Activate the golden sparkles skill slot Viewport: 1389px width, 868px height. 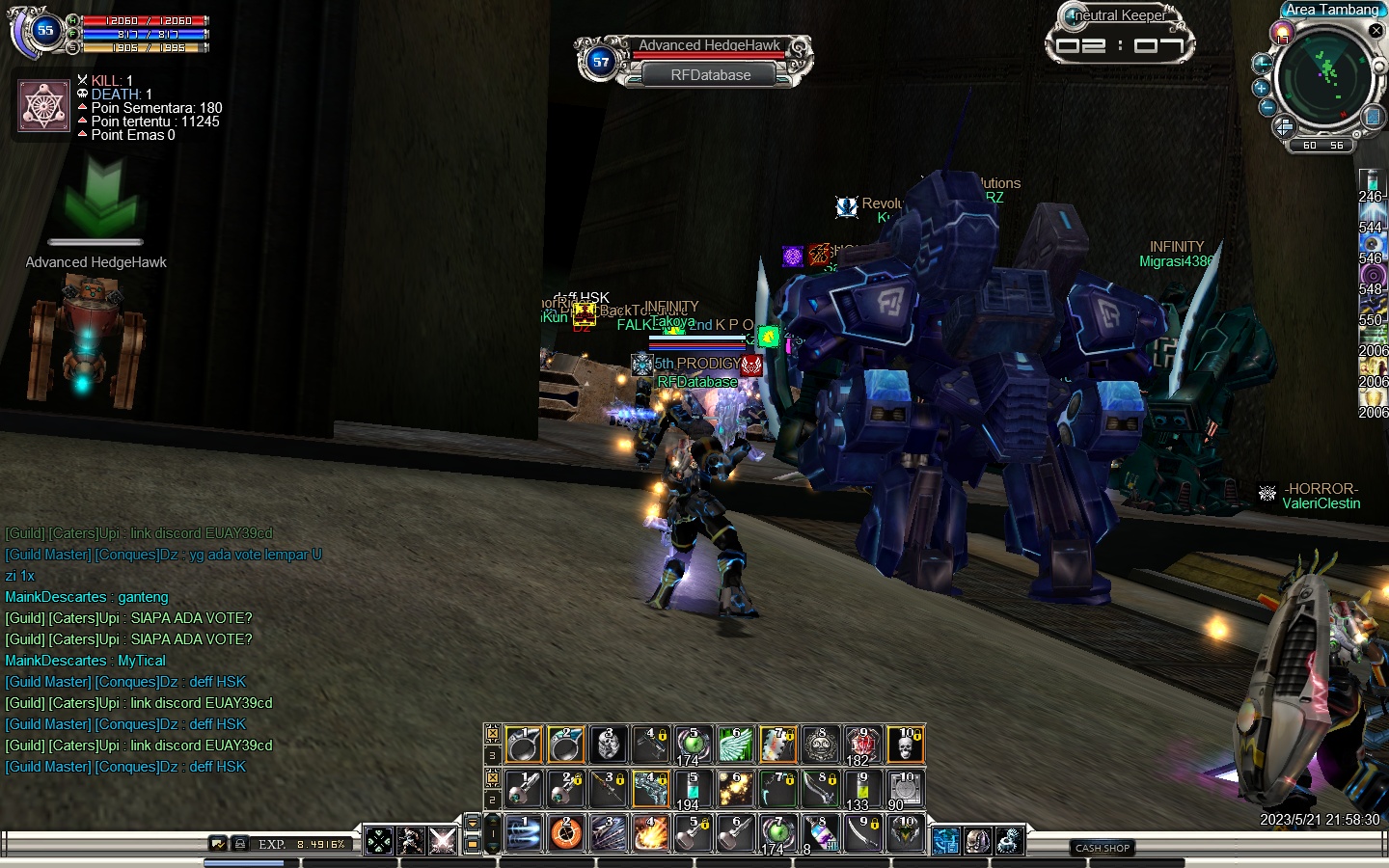(736, 790)
